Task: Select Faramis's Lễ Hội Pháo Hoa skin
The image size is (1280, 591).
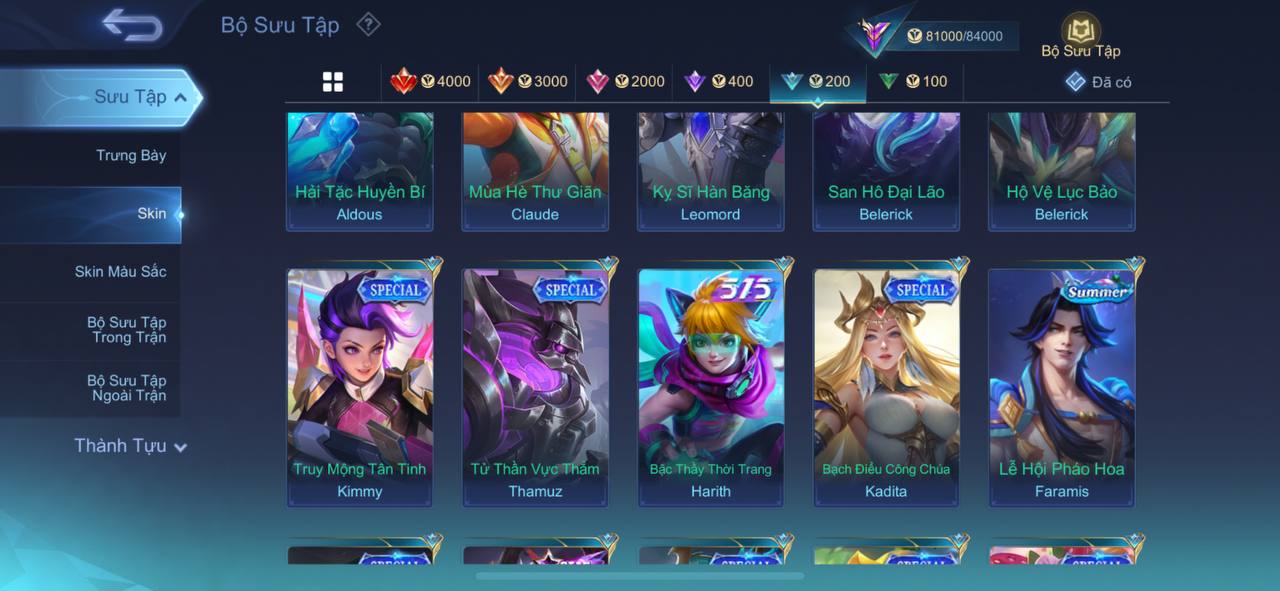Action: (x=1062, y=387)
